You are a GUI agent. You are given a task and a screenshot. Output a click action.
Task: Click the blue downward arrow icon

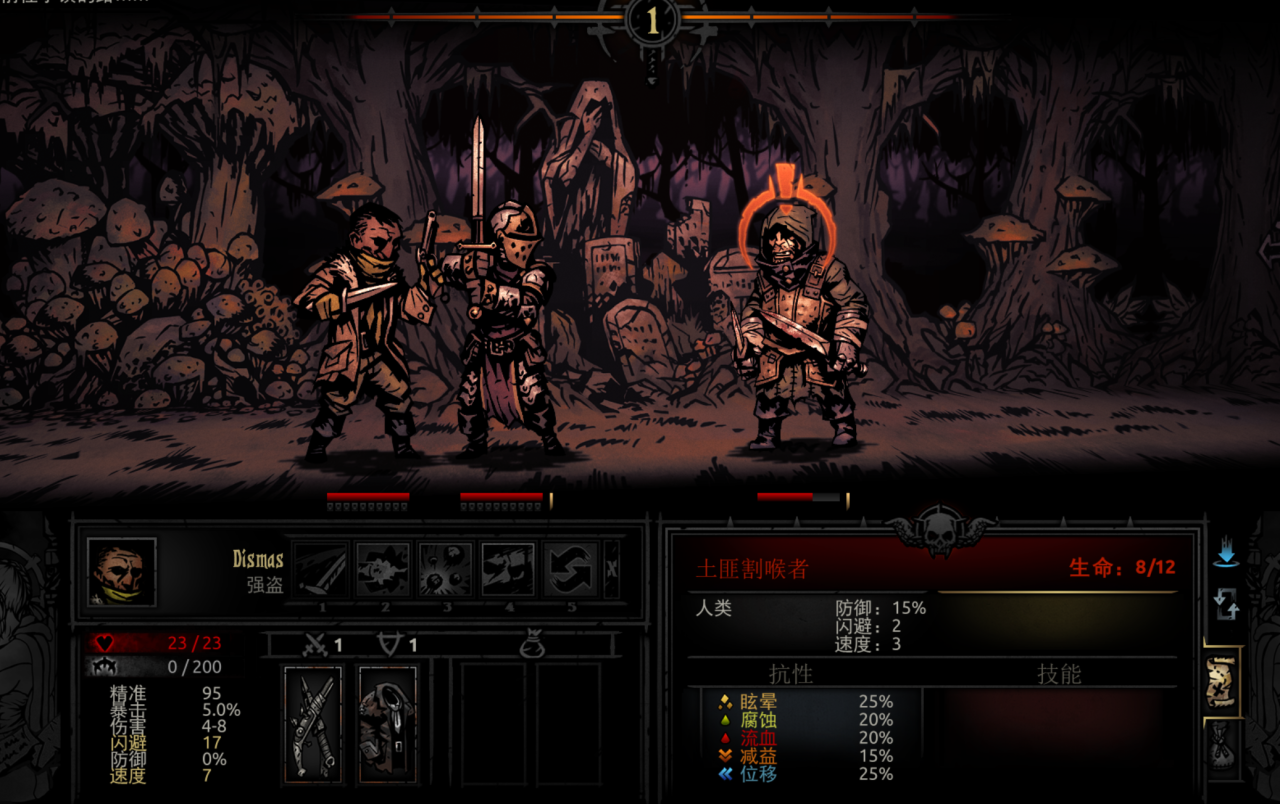tap(1226, 553)
